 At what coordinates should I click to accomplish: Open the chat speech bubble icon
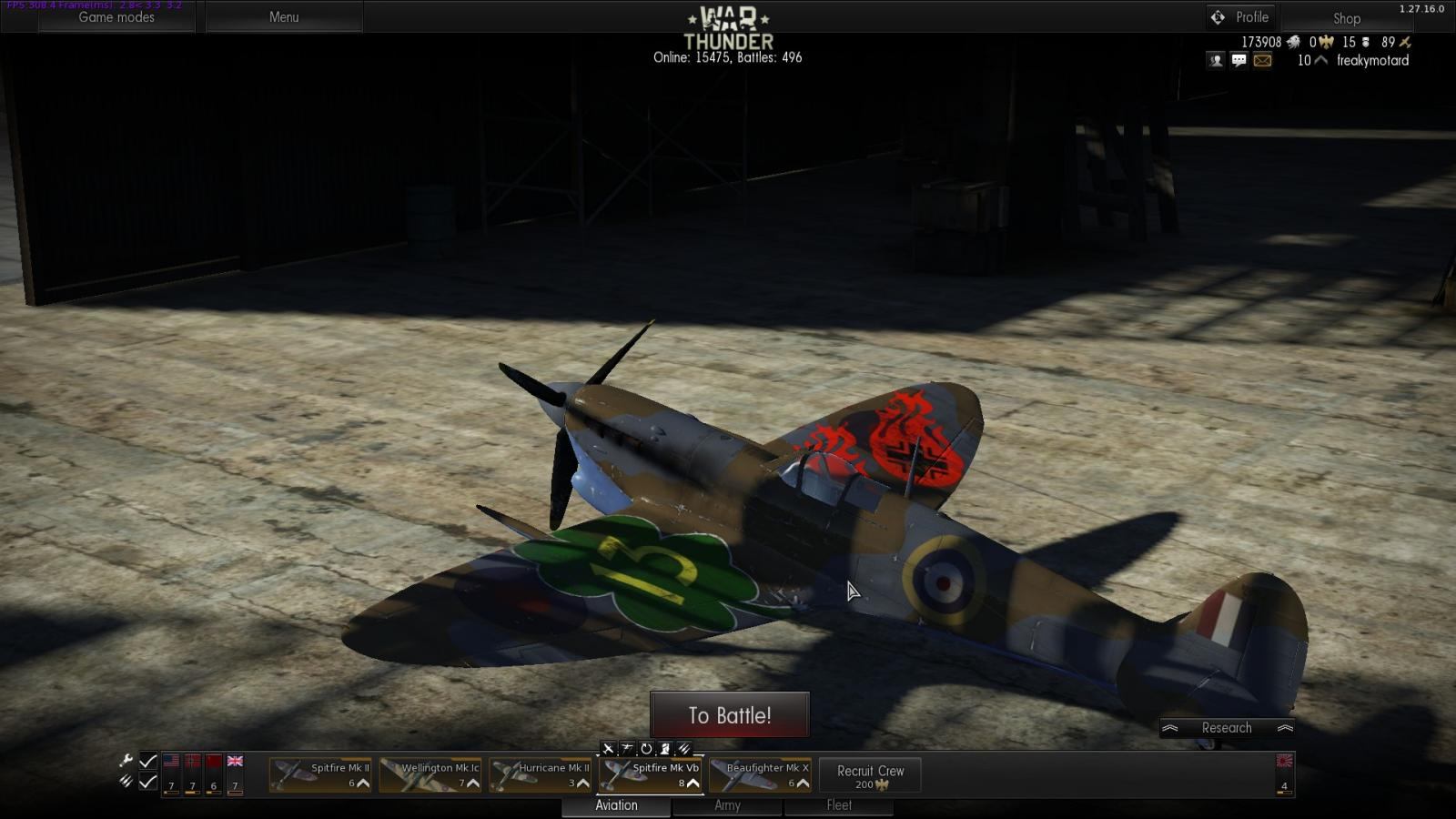[x=1239, y=60]
